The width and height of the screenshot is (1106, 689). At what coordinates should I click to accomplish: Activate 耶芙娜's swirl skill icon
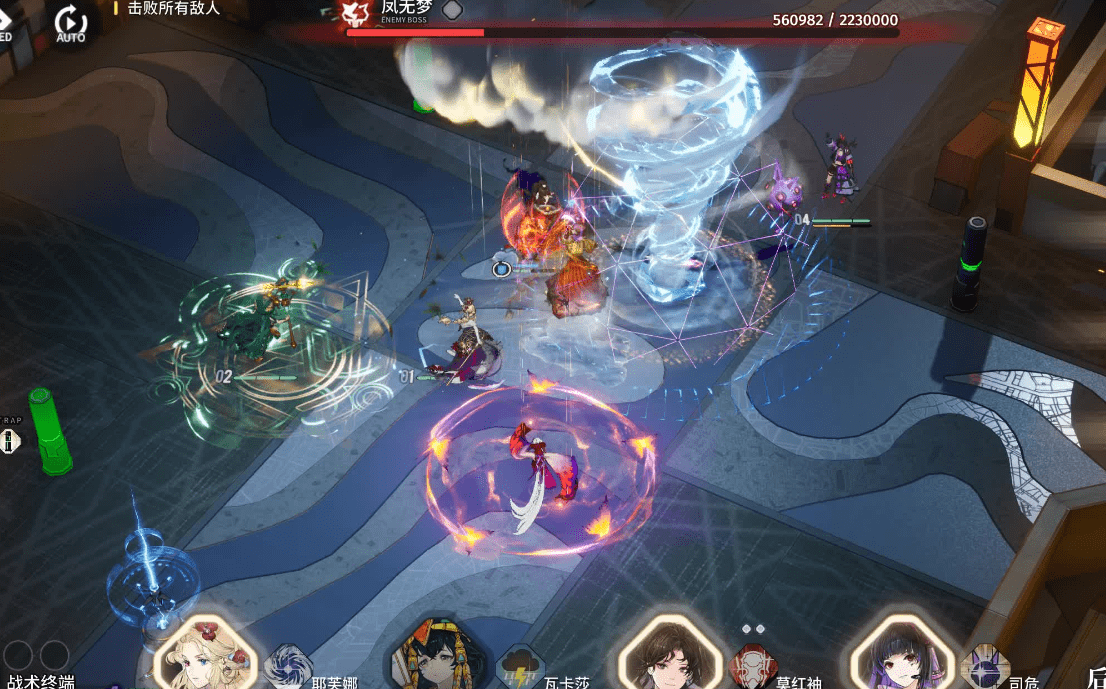click(x=289, y=667)
